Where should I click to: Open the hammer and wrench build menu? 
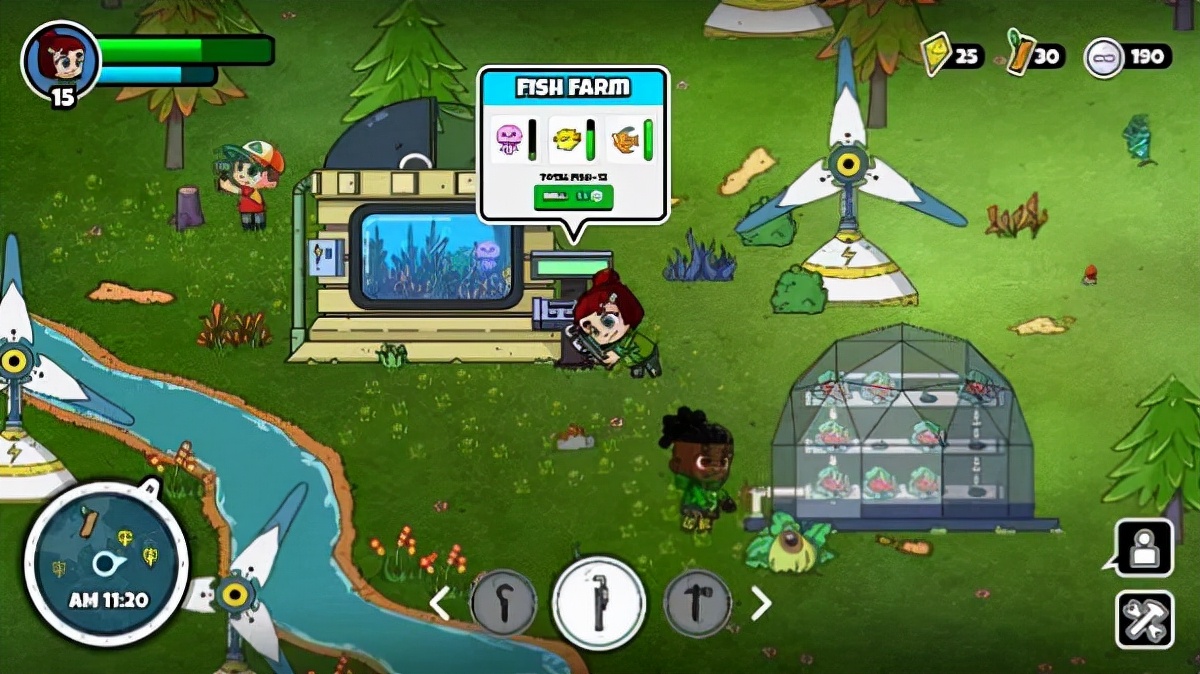click(x=1145, y=619)
